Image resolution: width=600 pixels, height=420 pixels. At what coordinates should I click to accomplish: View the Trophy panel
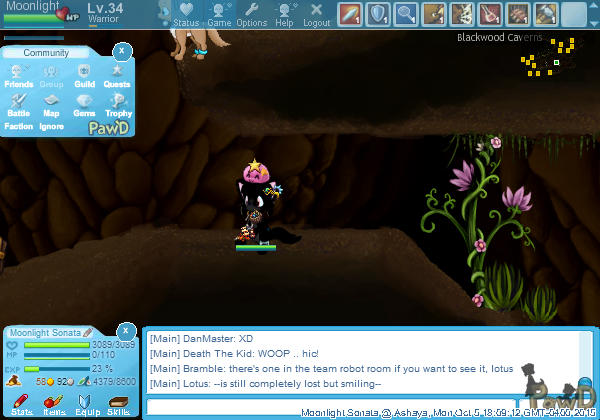pyautogui.click(x=118, y=104)
